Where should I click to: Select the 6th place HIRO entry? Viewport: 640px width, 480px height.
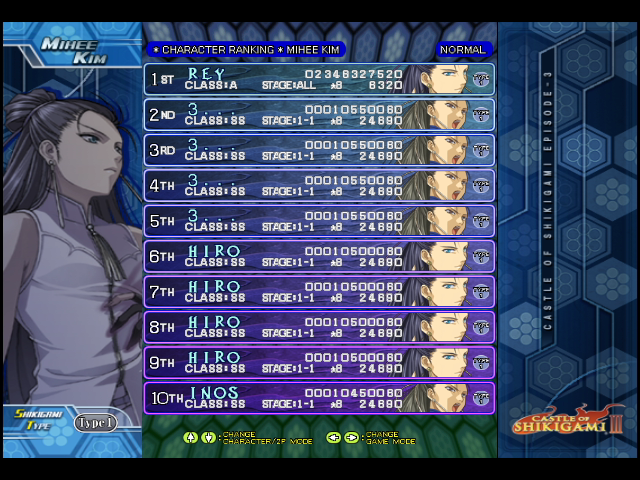pyautogui.click(x=319, y=256)
